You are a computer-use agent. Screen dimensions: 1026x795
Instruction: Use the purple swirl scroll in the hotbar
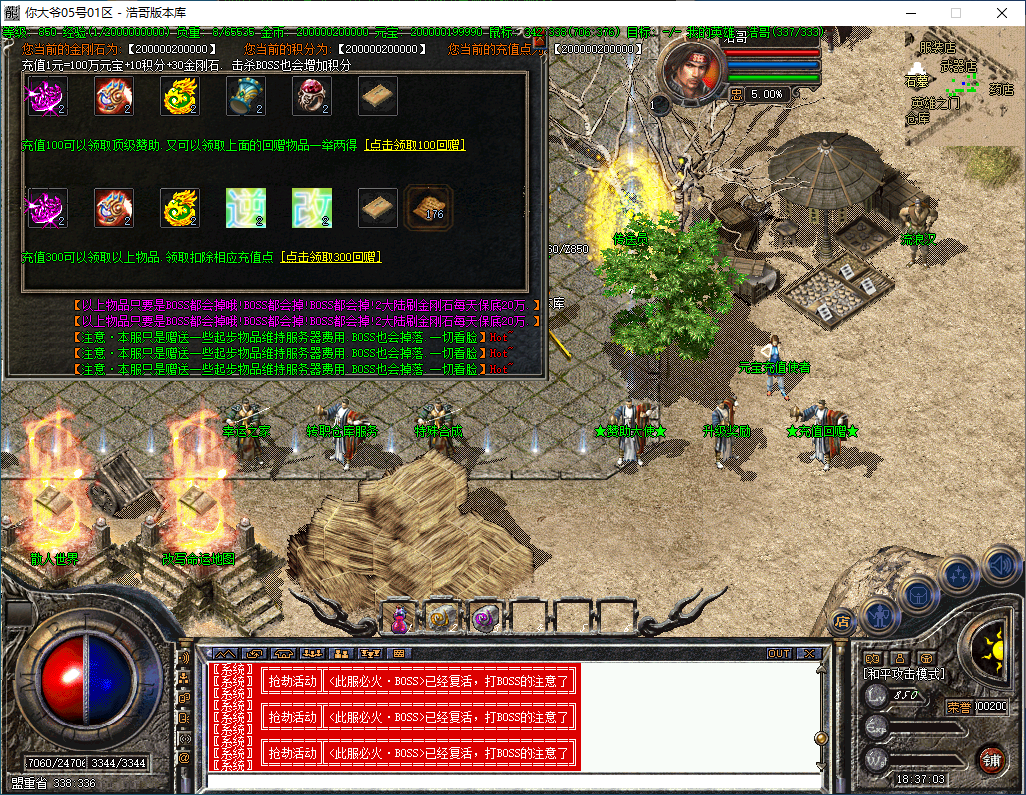485,619
